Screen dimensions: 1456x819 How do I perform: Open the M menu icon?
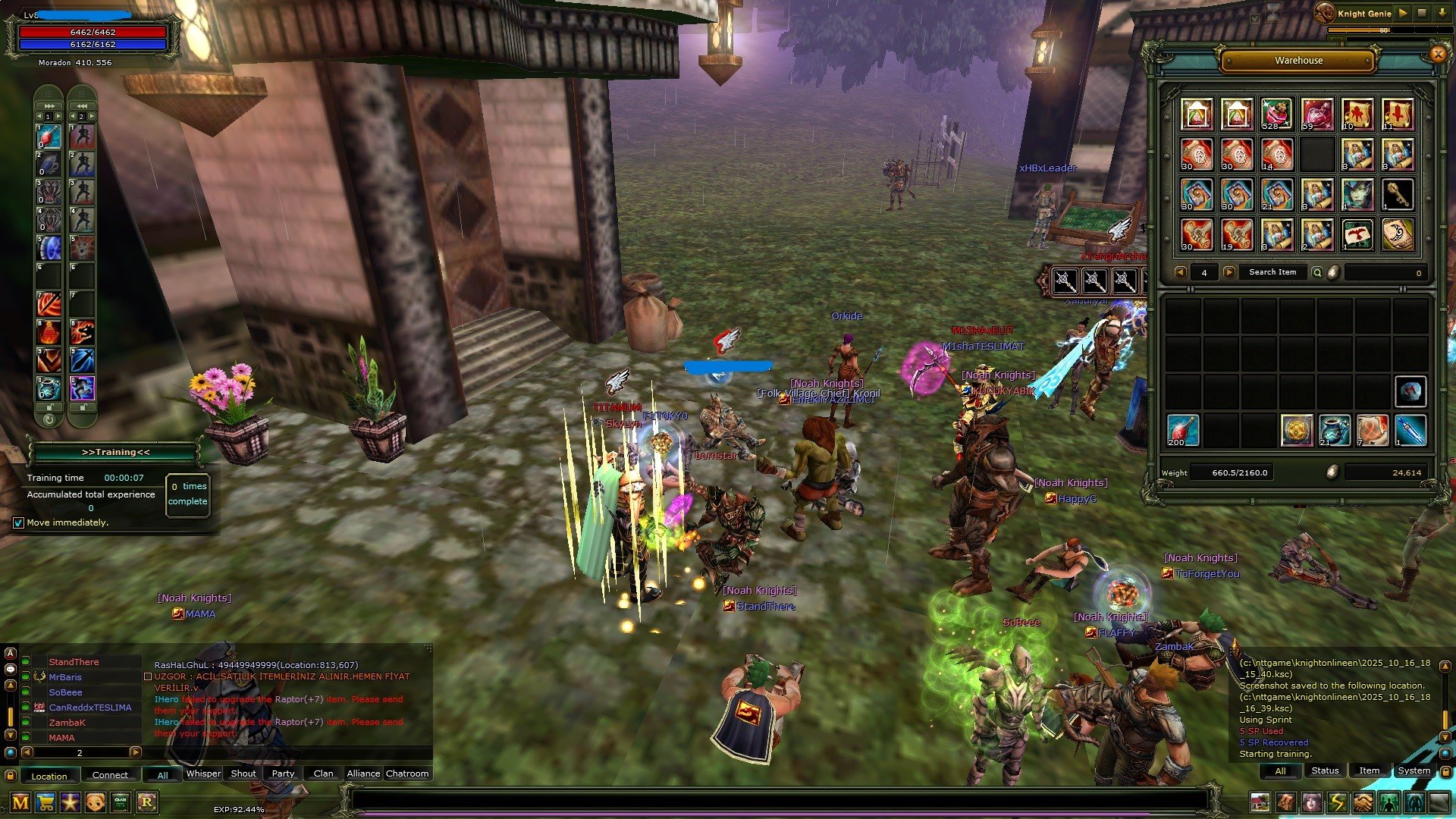[20, 802]
